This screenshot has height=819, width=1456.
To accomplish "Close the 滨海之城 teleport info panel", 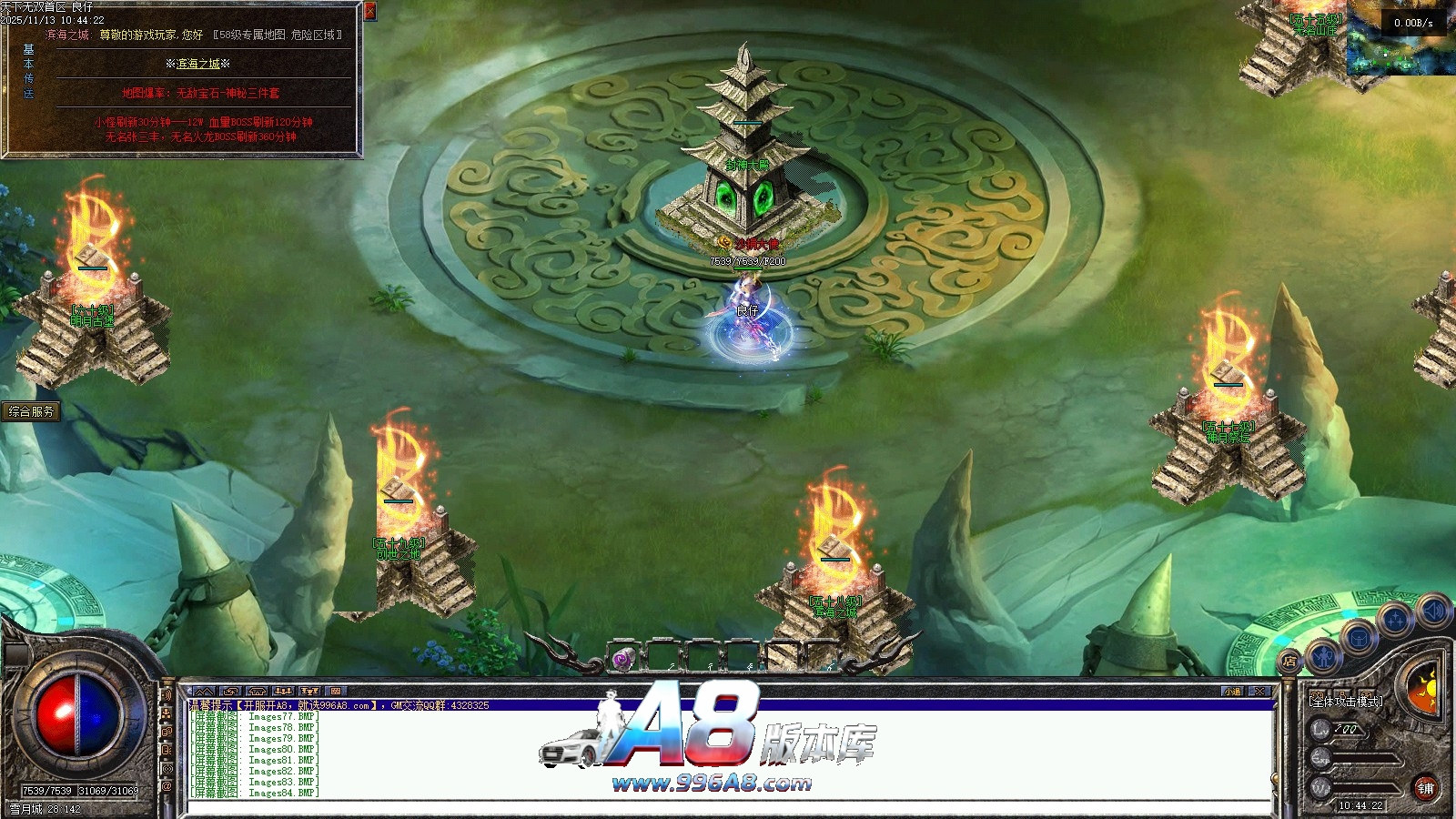I will coord(369,11).
